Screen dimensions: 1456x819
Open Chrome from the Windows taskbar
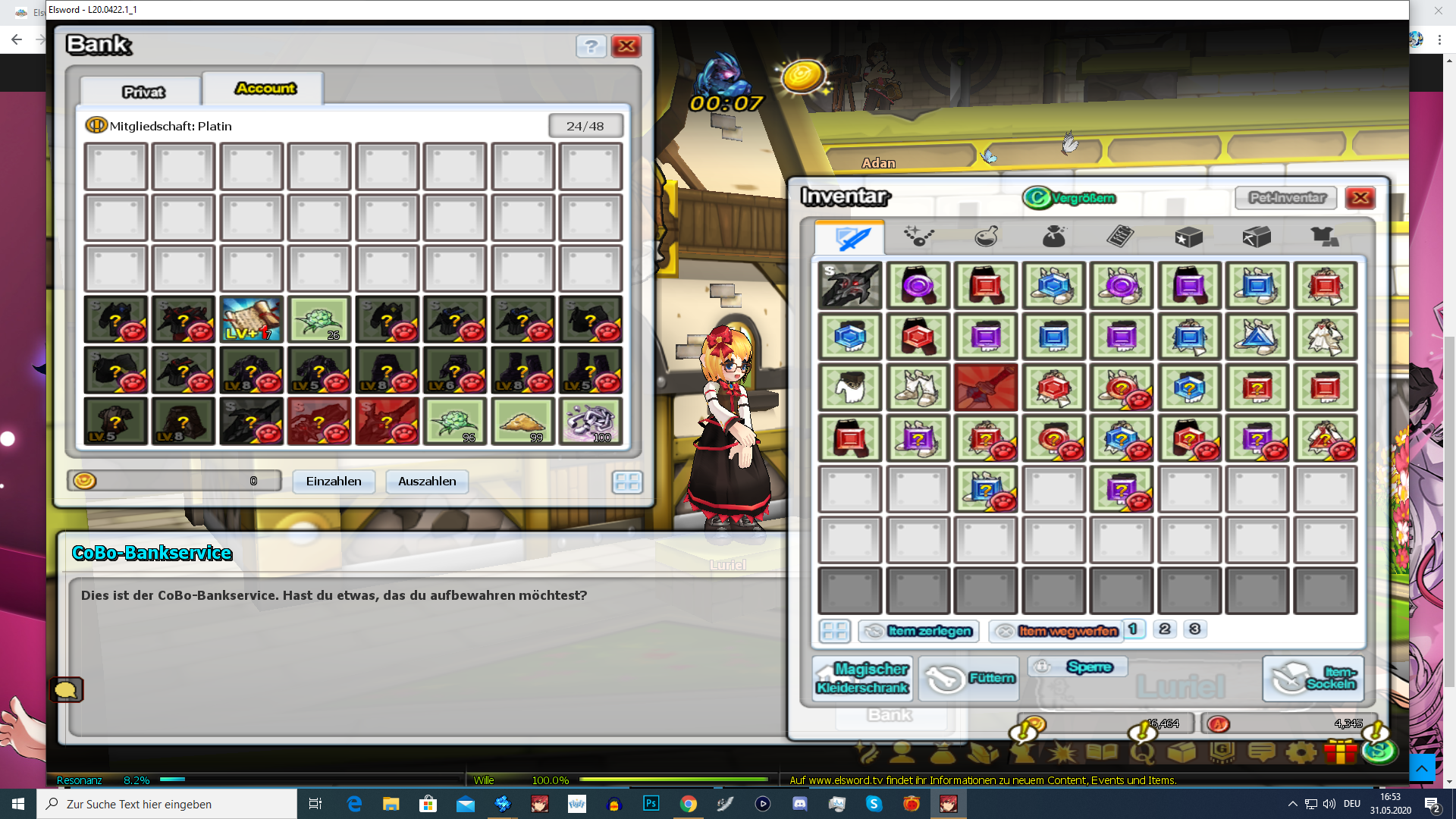click(x=688, y=804)
